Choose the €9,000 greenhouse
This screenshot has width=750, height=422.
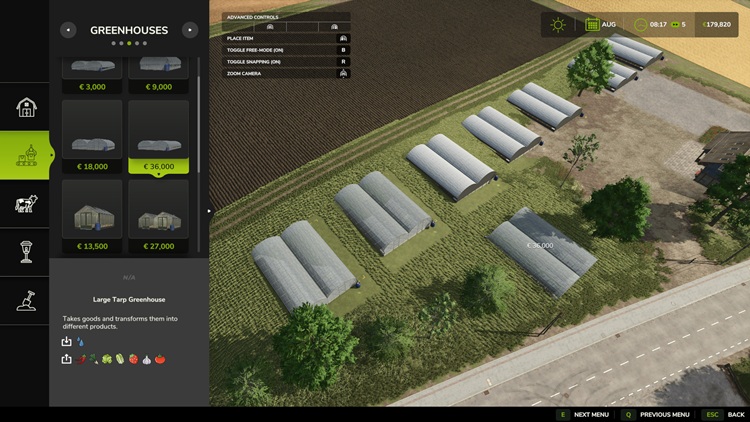coord(158,75)
